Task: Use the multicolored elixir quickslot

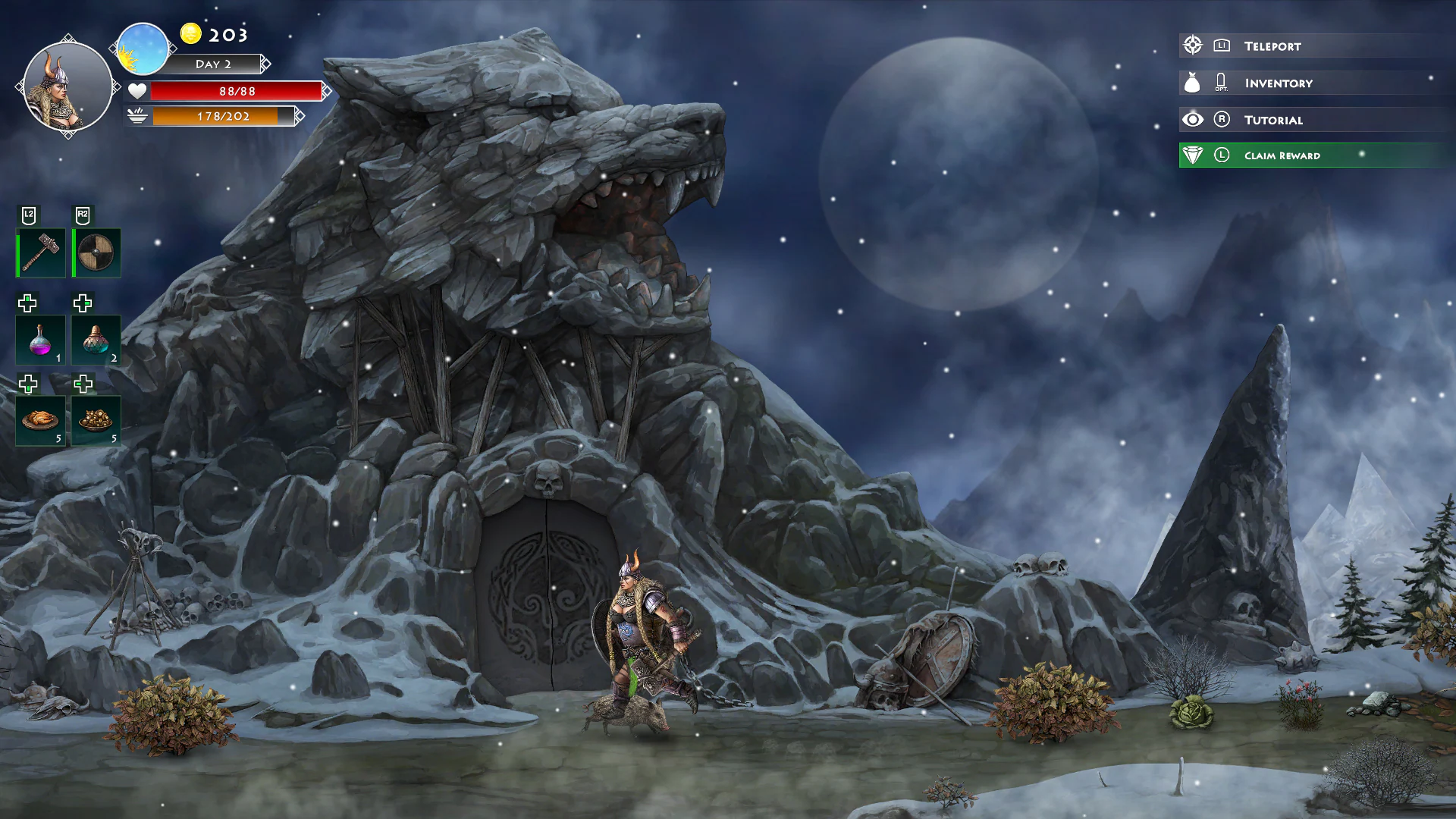Action: 96,340
